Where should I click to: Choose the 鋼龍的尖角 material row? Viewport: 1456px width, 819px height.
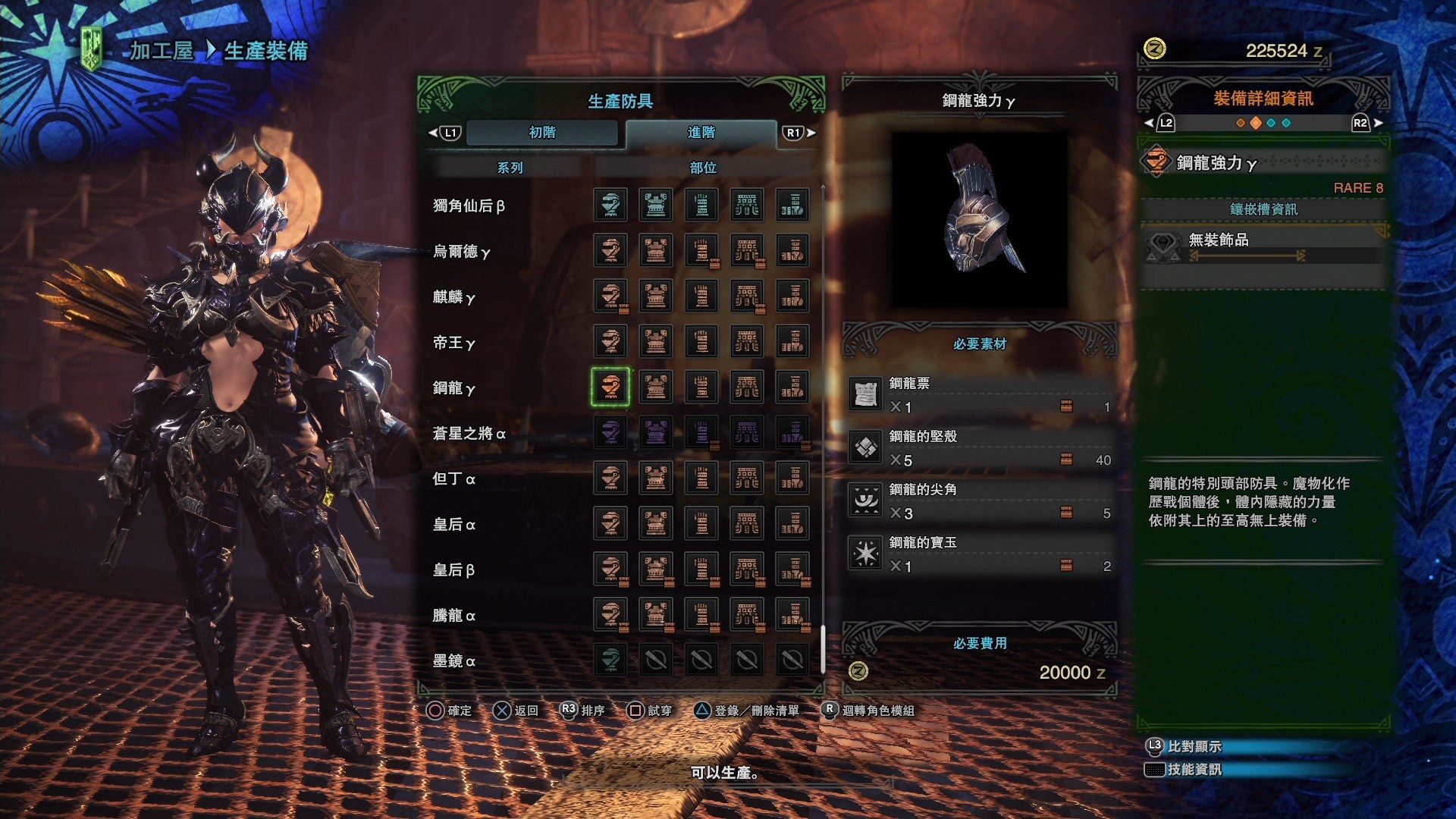[980, 501]
